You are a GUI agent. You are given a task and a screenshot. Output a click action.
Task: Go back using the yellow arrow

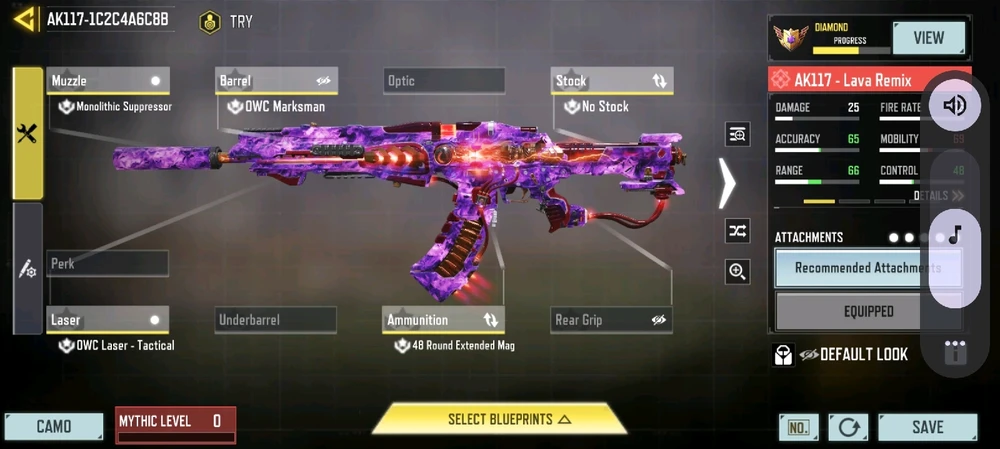25,19
